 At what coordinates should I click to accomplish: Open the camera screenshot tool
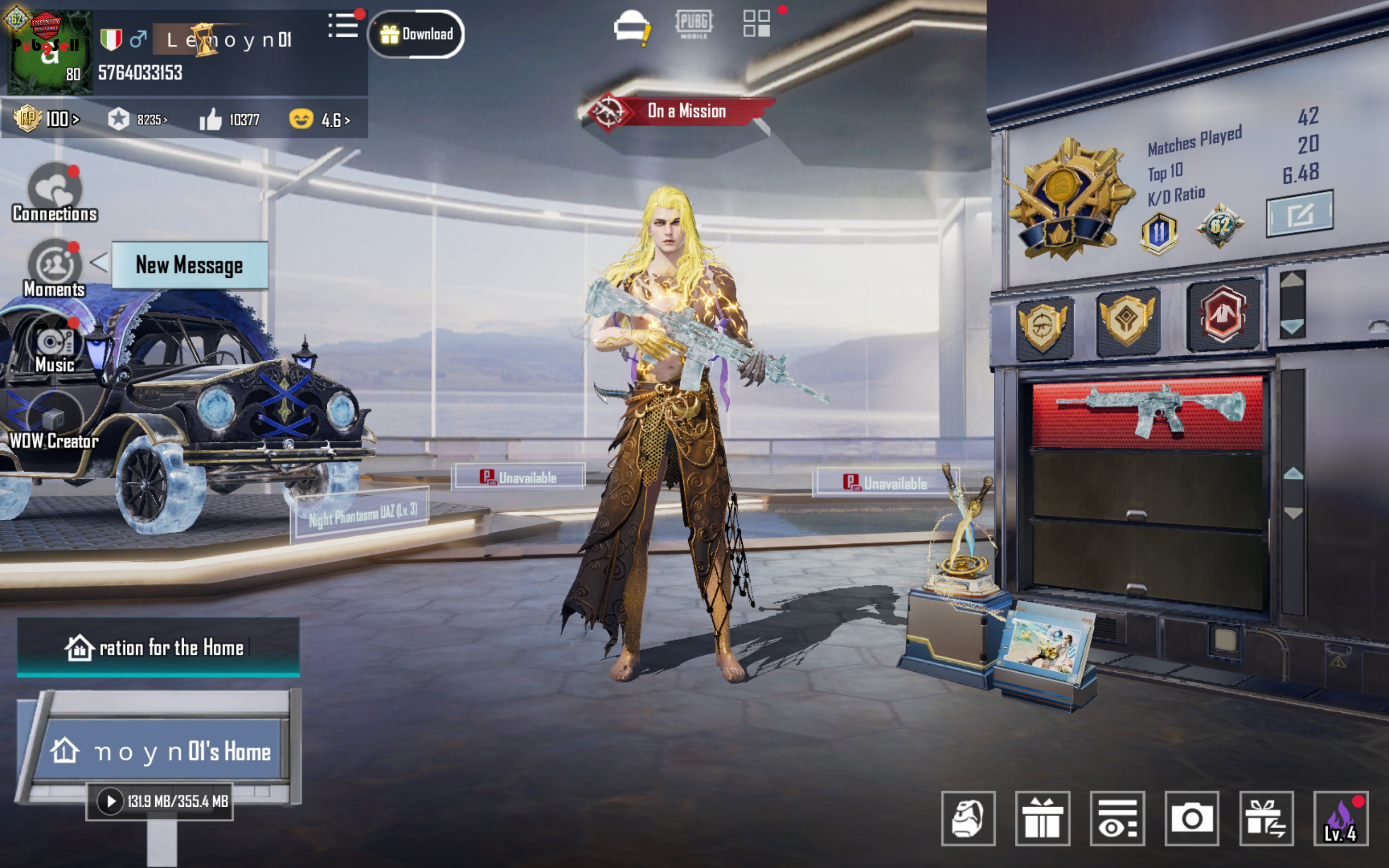click(x=1192, y=818)
